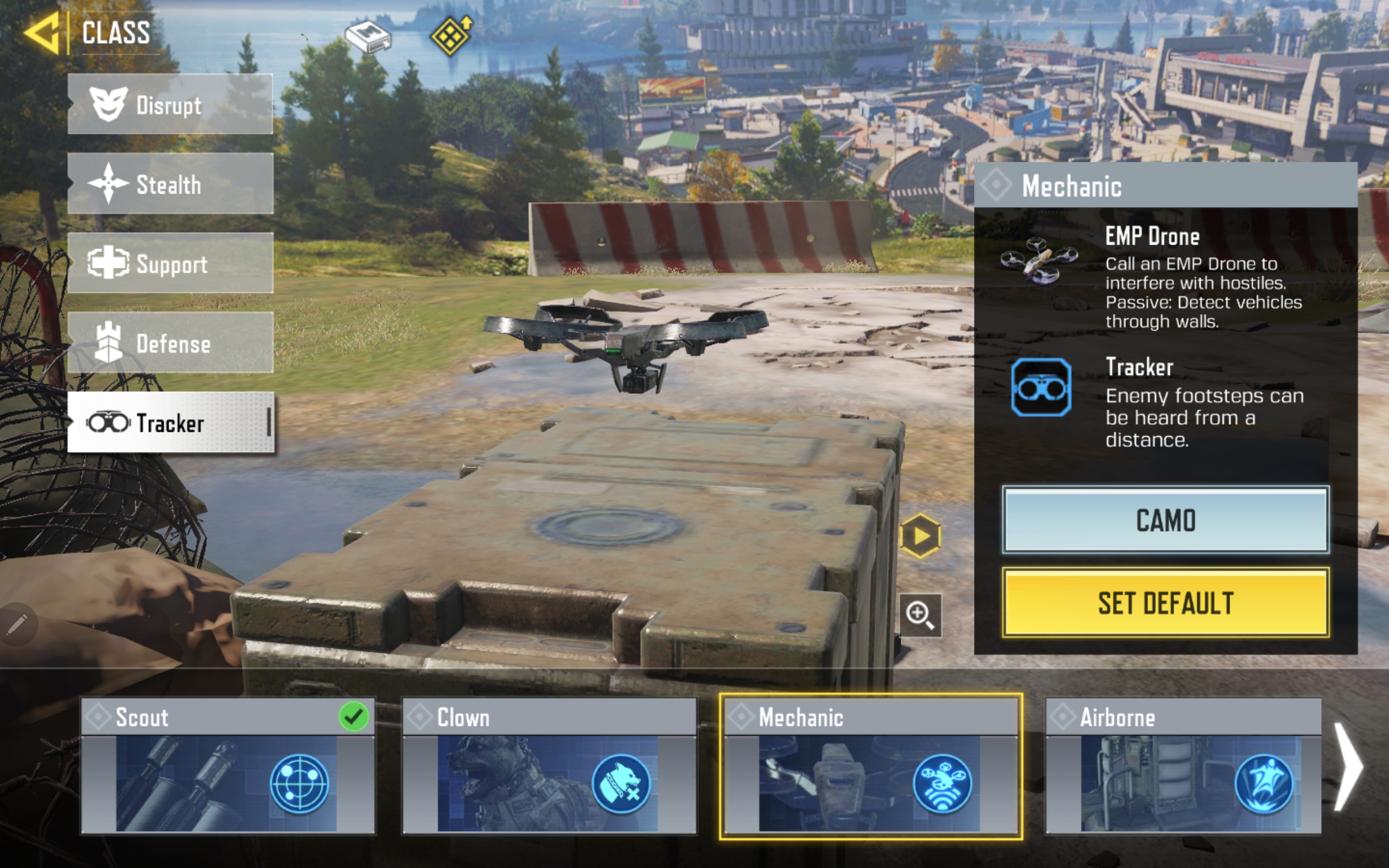The image size is (1389, 868).
Task: Set Mechanic as the default class
Action: (x=1165, y=602)
